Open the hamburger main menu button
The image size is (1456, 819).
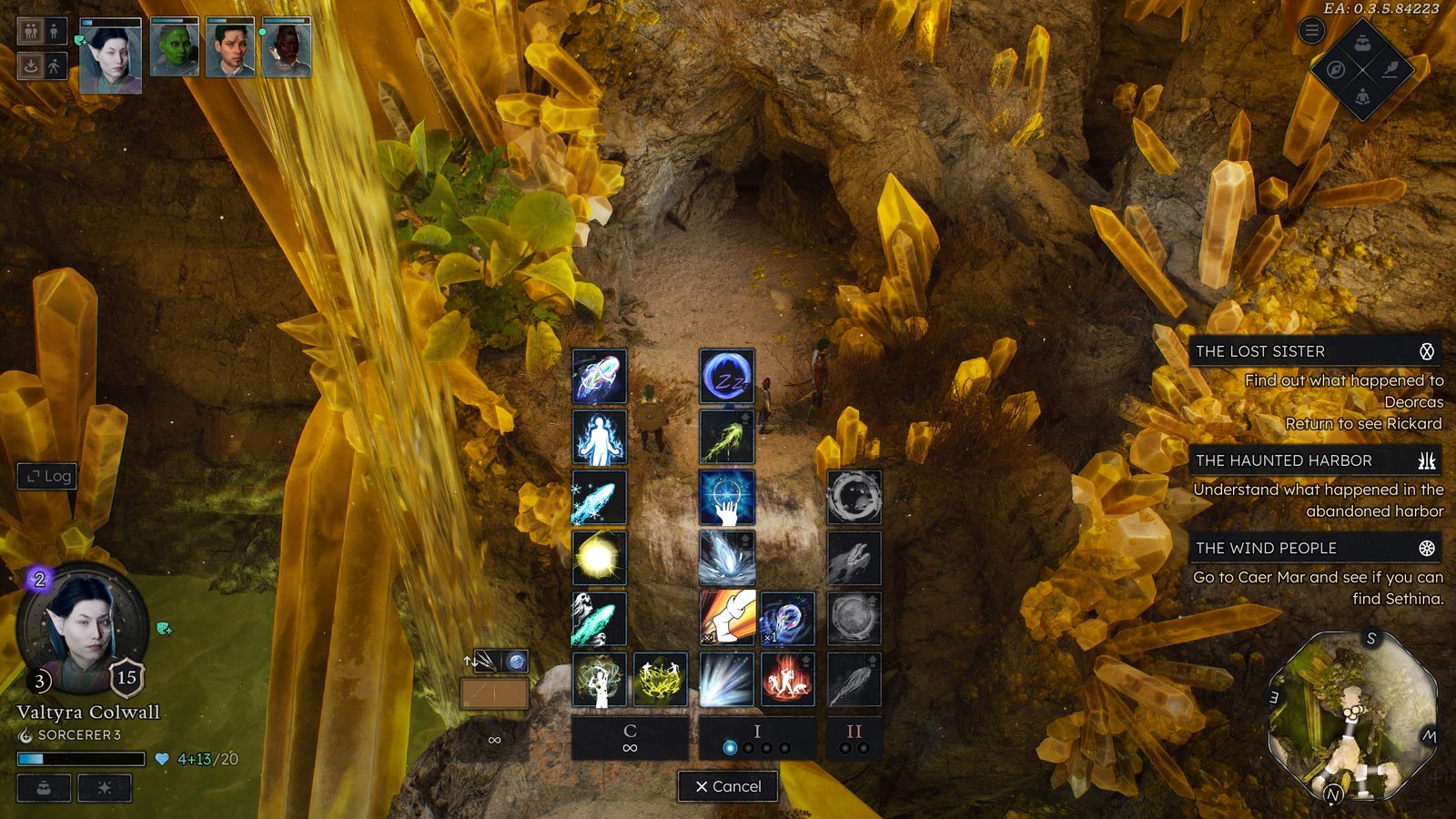pyautogui.click(x=1311, y=31)
